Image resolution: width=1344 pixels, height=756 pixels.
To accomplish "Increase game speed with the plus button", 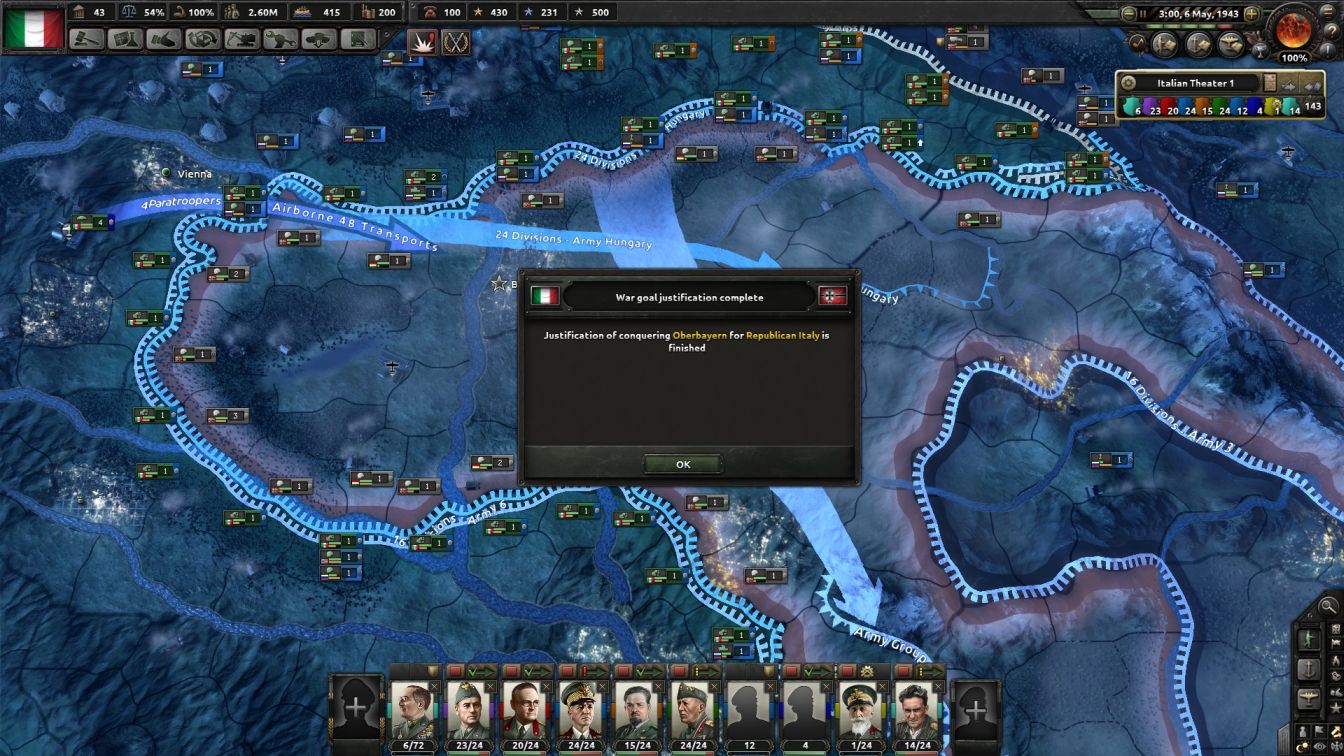I will click(x=1252, y=13).
